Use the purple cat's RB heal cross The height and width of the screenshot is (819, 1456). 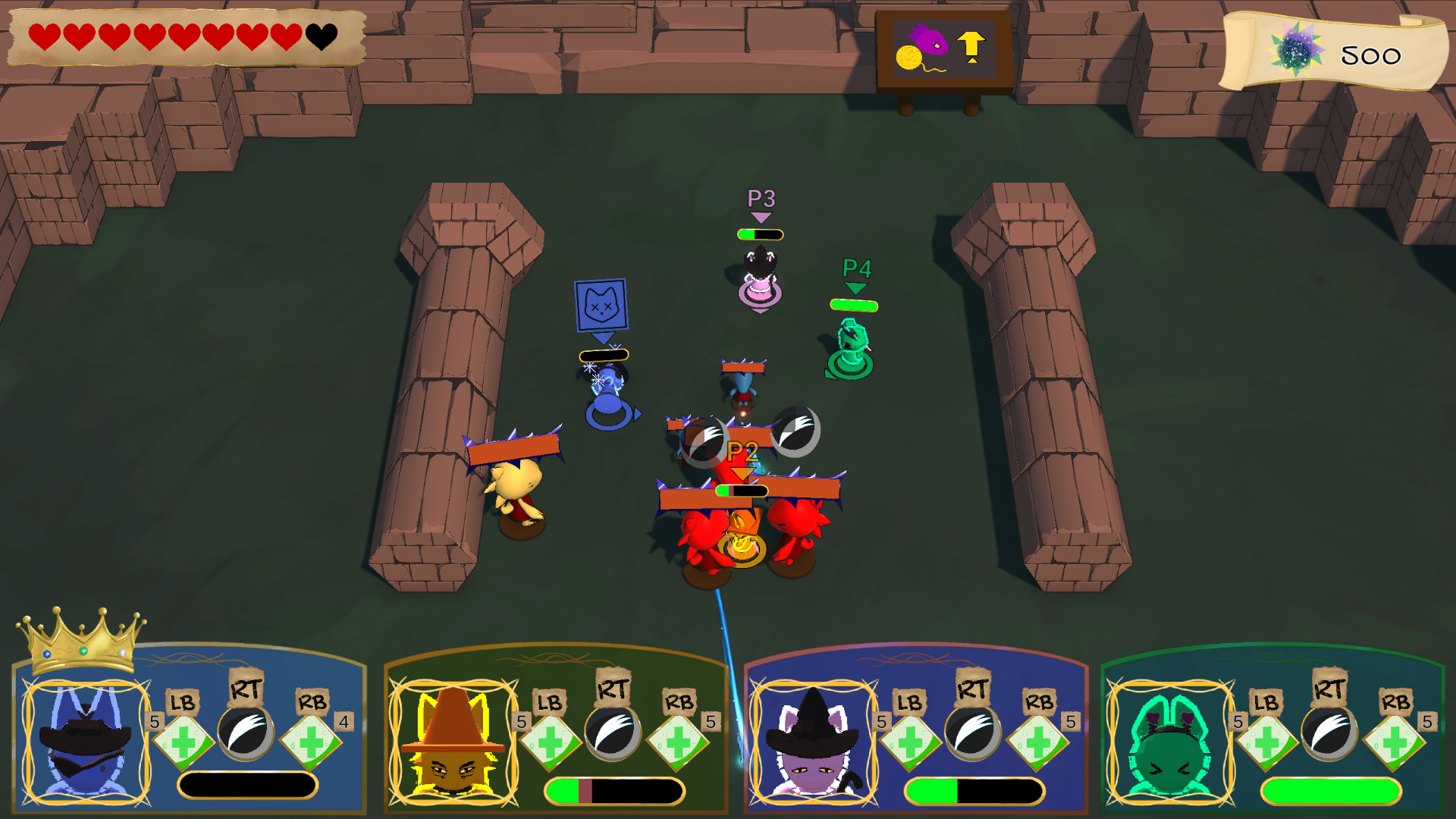tap(1037, 741)
